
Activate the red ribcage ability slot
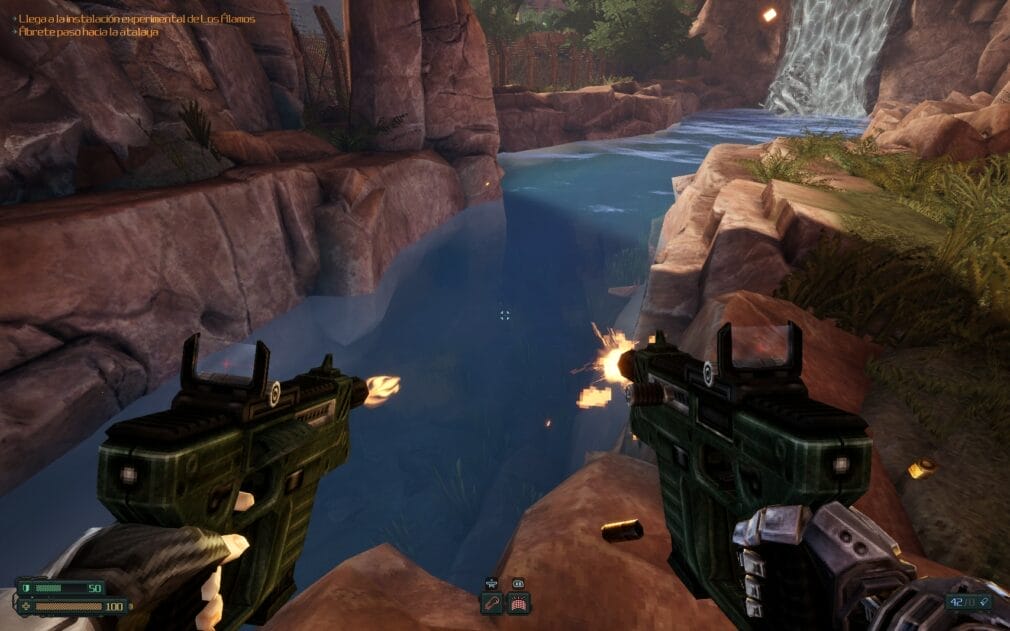[x=518, y=602]
